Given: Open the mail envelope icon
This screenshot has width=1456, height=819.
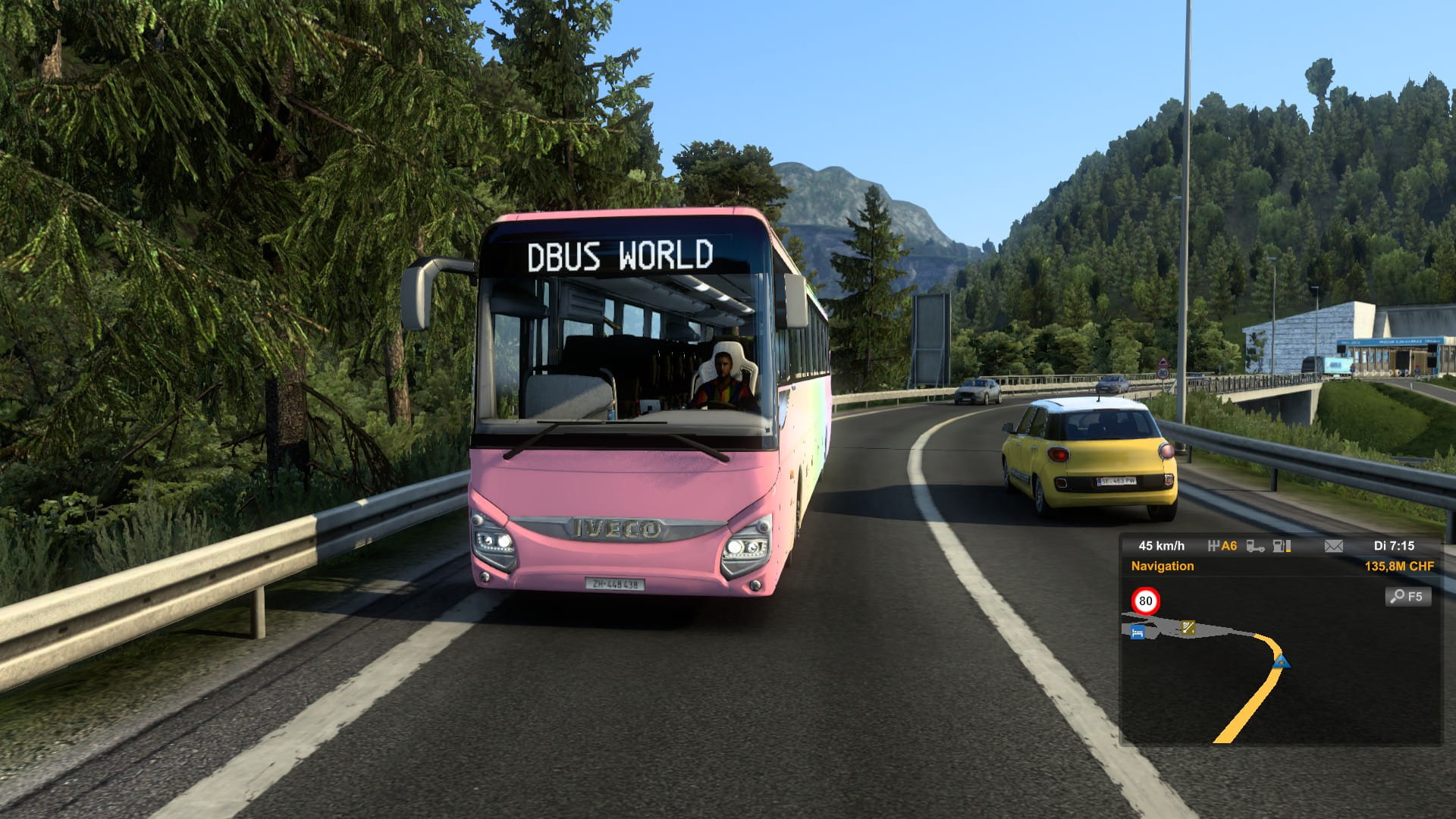Looking at the screenshot, I should pyautogui.click(x=1333, y=546).
